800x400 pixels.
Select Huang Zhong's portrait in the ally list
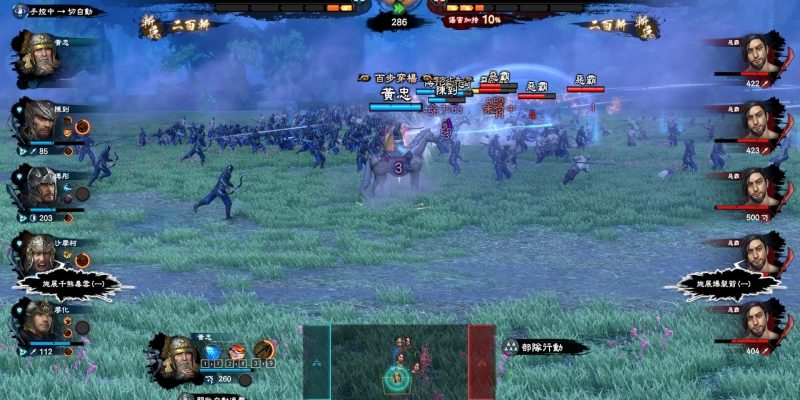tap(40, 50)
